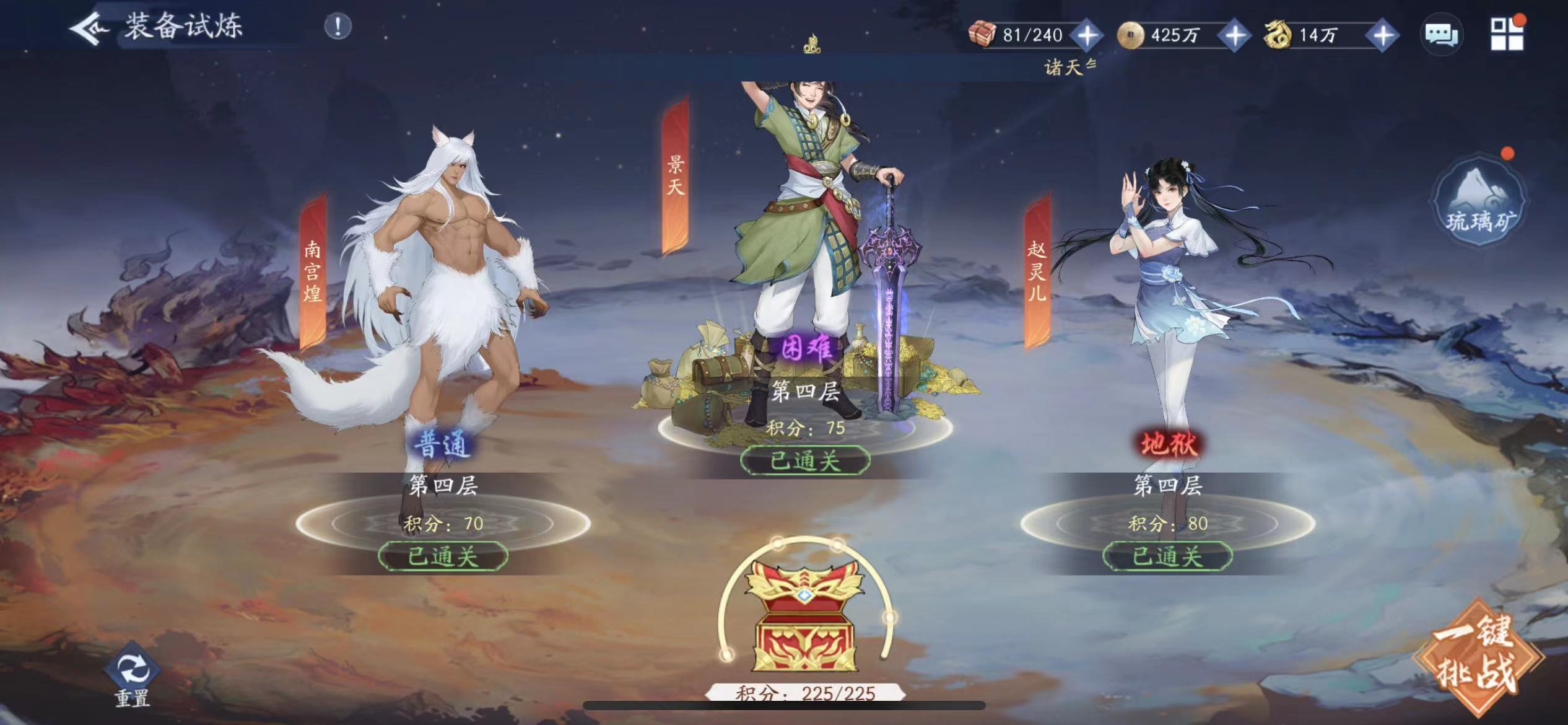1568x725 pixels.
Task: Click the 已通关 button under the 70 points stage
Action: 443,556
